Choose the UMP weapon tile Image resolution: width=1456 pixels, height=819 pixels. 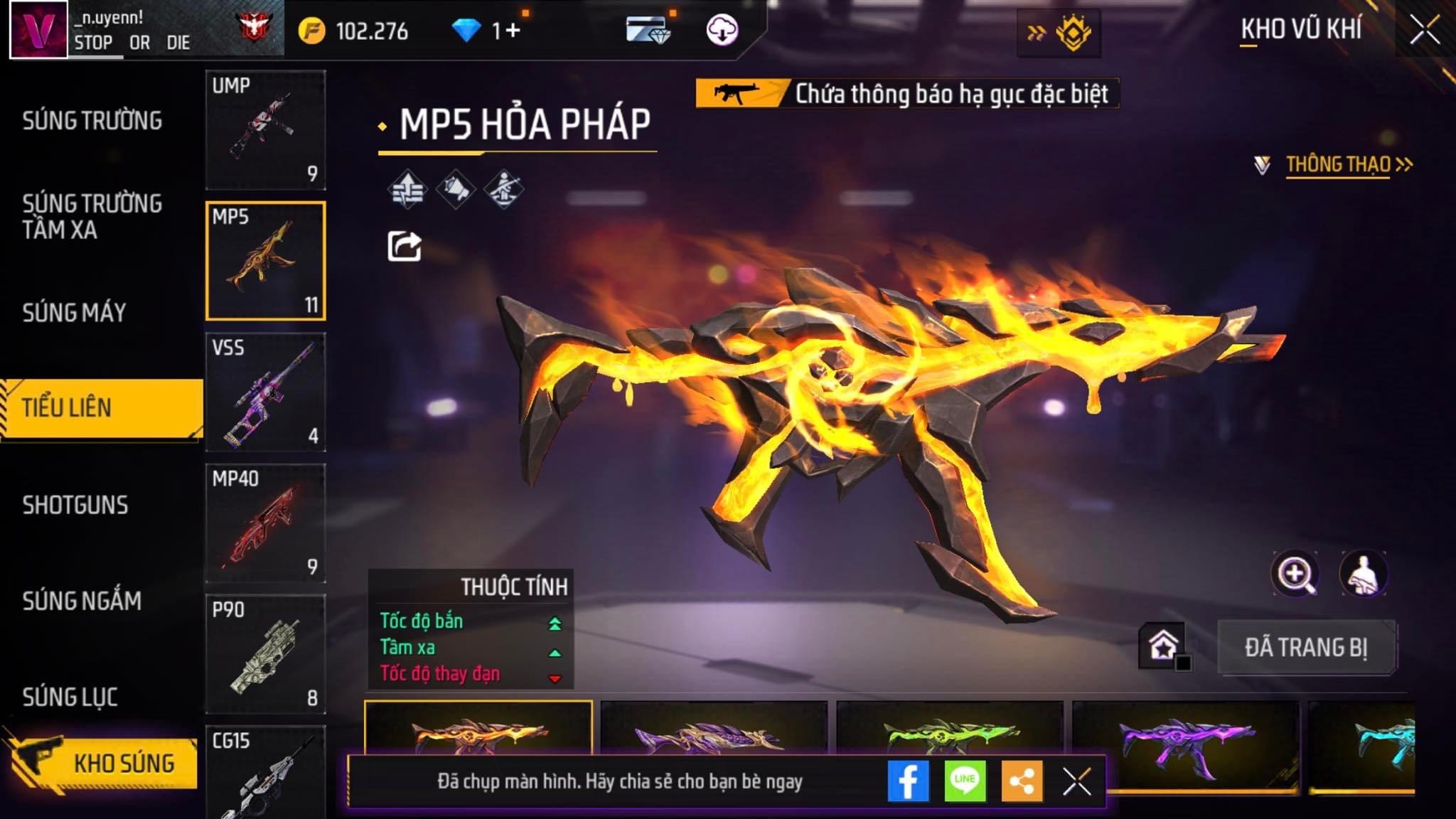coord(265,129)
